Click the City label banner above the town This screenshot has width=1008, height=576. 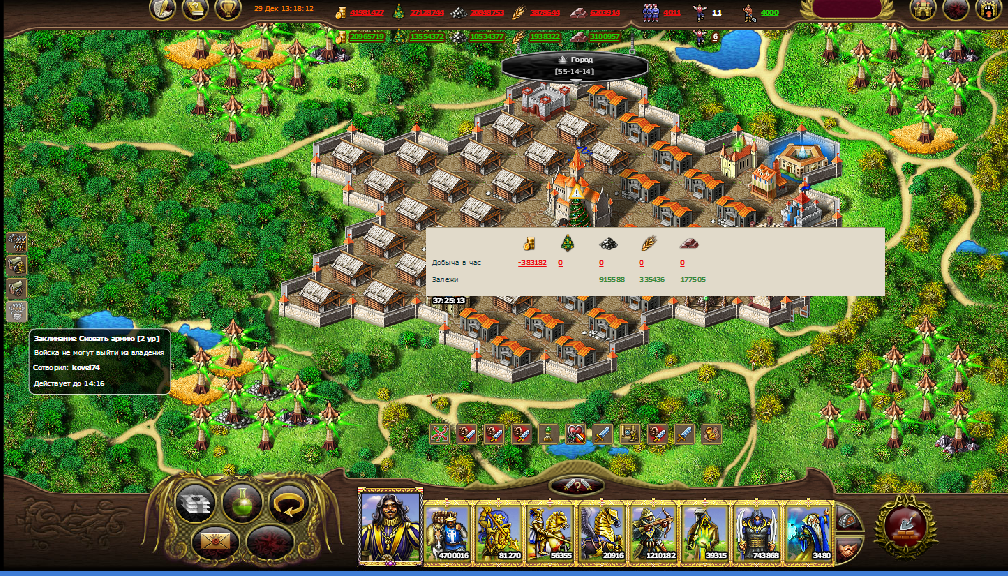(574, 65)
